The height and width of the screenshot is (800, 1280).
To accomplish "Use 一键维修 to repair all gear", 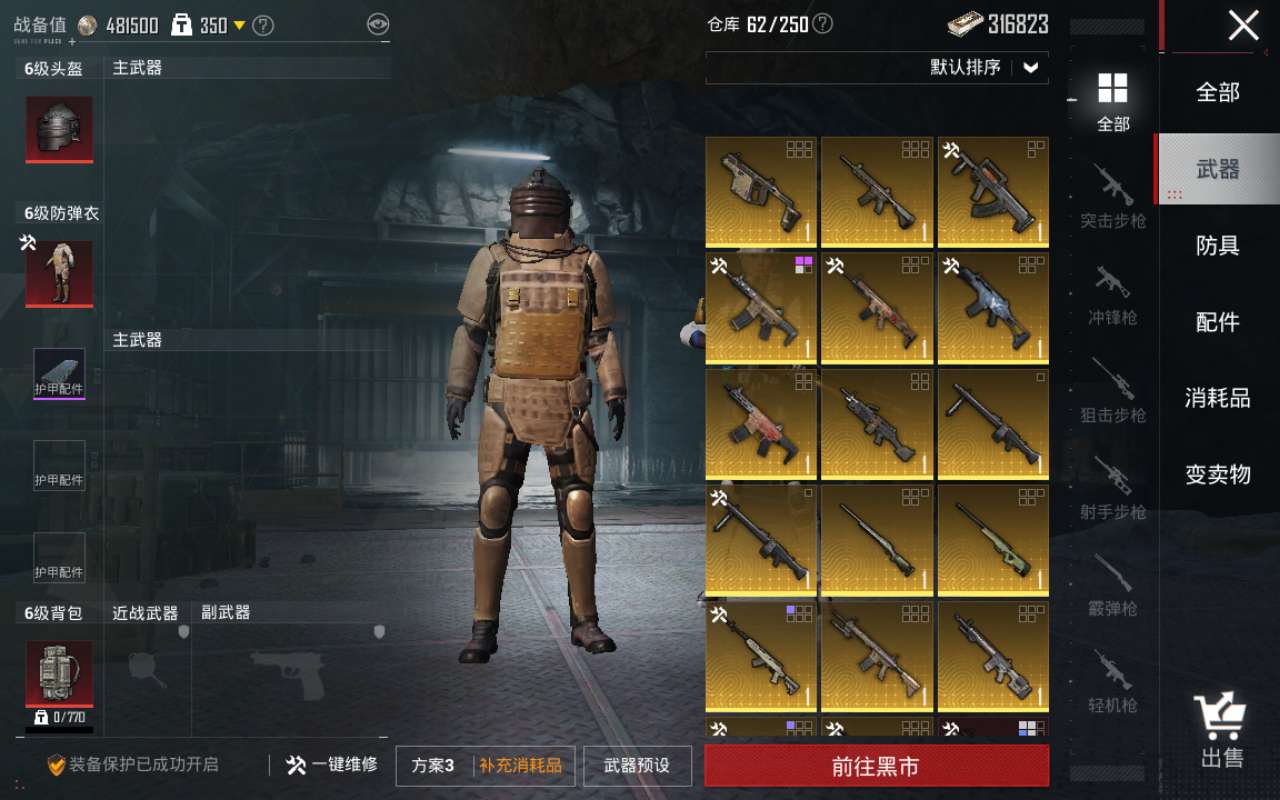I will pyautogui.click(x=332, y=765).
